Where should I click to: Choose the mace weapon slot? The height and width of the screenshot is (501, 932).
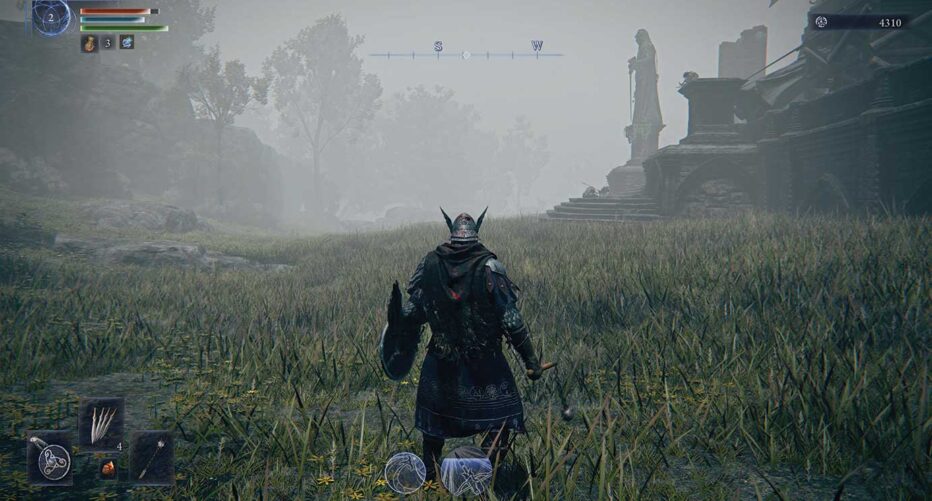(x=152, y=458)
